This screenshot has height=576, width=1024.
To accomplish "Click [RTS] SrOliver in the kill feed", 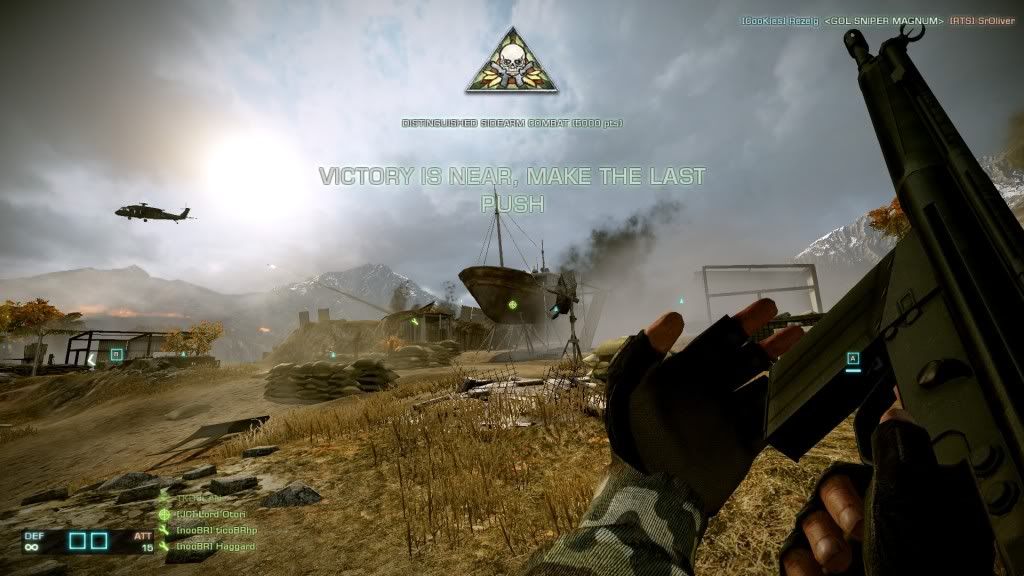I will point(983,20).
